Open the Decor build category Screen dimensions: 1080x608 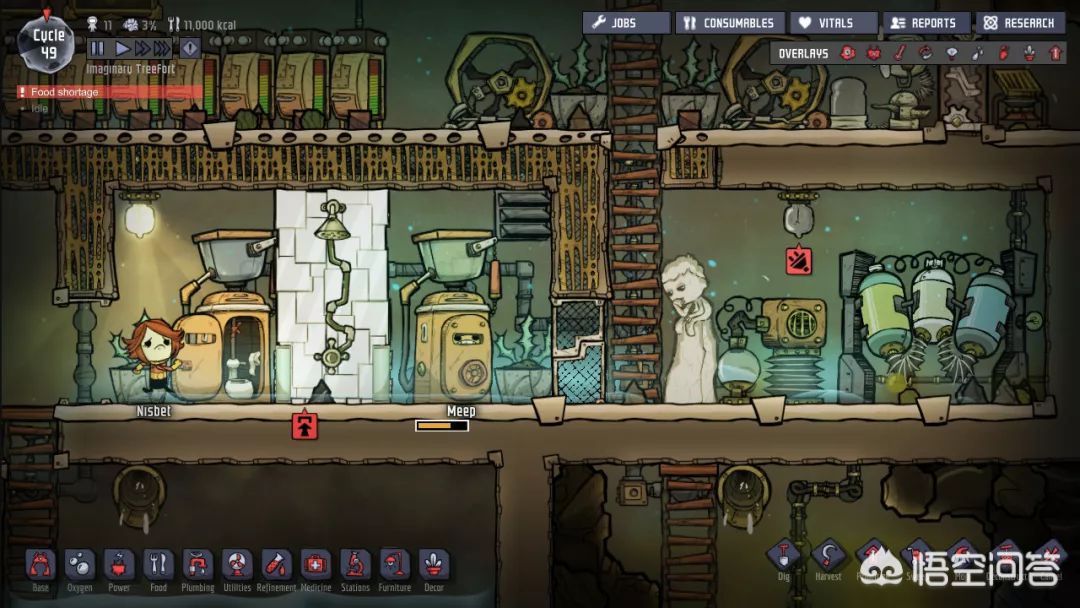433,566
